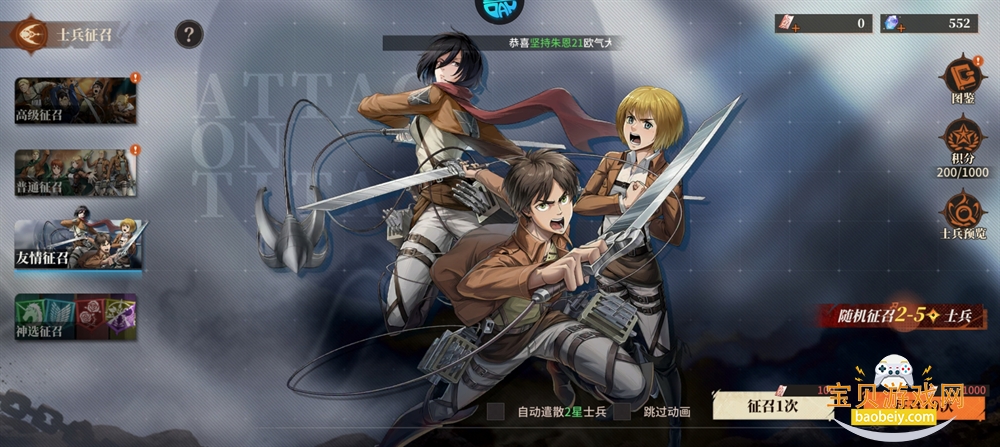This screenshot has height=447, width=1000.
Task: Recruit once with the 征召1次 button
Action: [771, 406]
